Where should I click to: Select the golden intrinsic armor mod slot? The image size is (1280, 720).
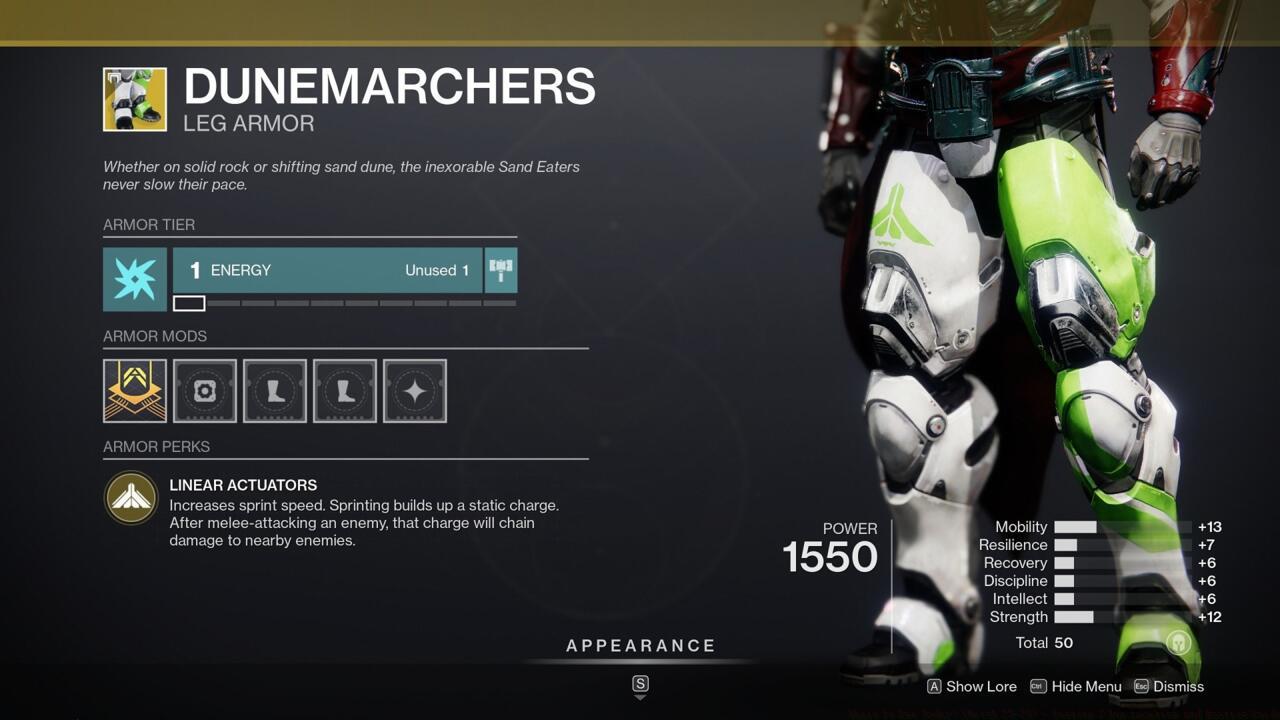[134, 390]
